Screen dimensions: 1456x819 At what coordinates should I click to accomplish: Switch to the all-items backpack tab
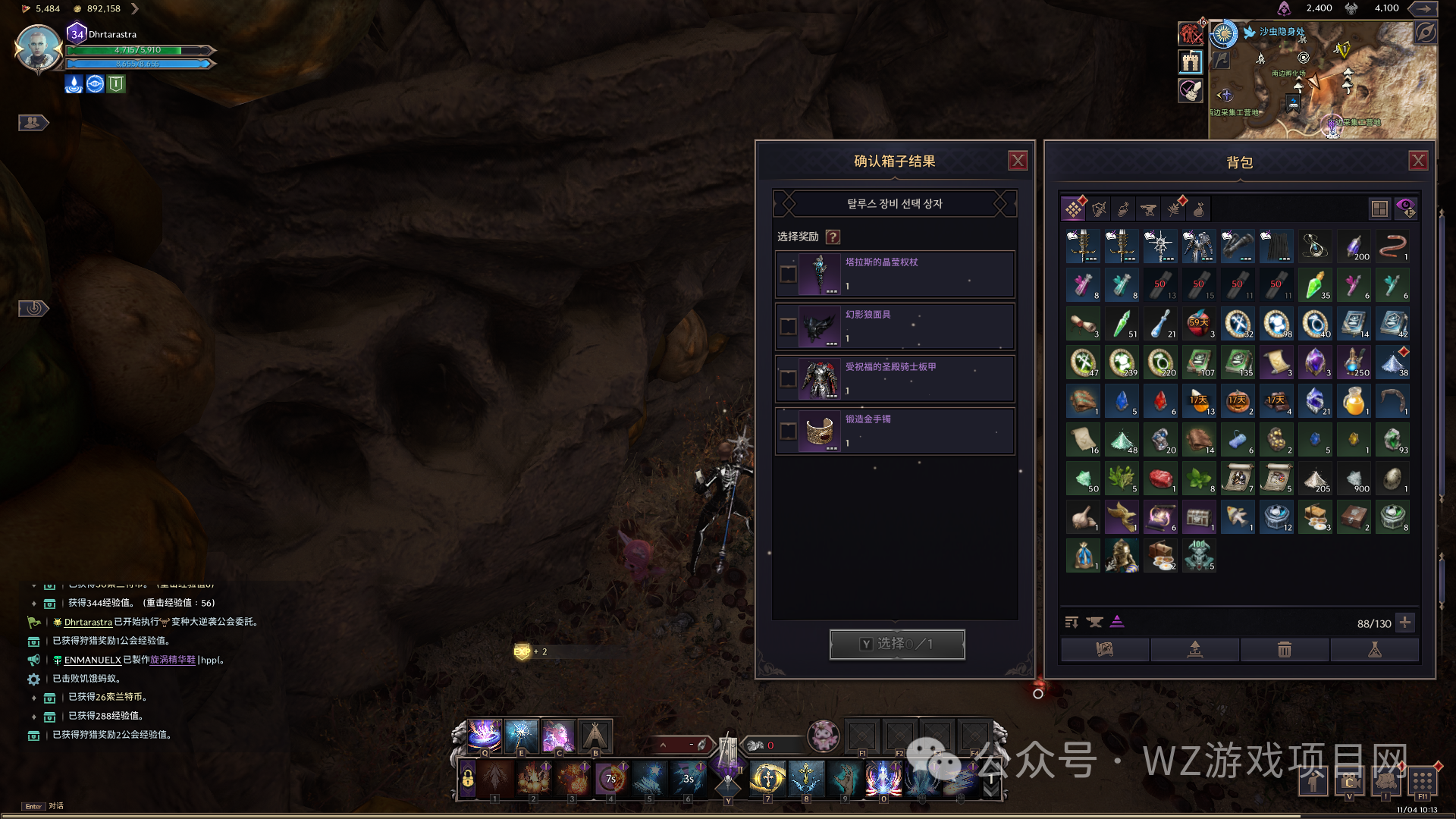[1074, 209]
